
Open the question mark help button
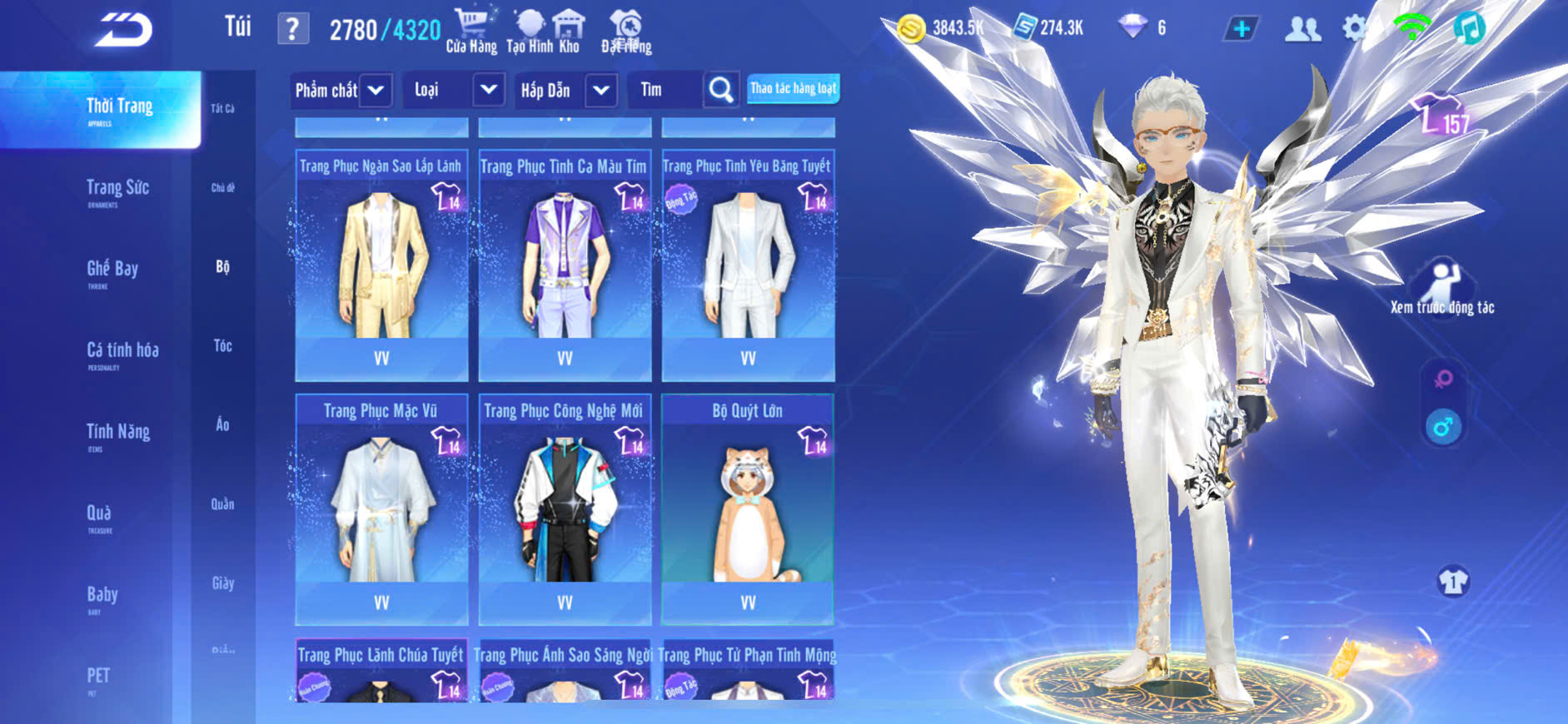coord(292,29)
